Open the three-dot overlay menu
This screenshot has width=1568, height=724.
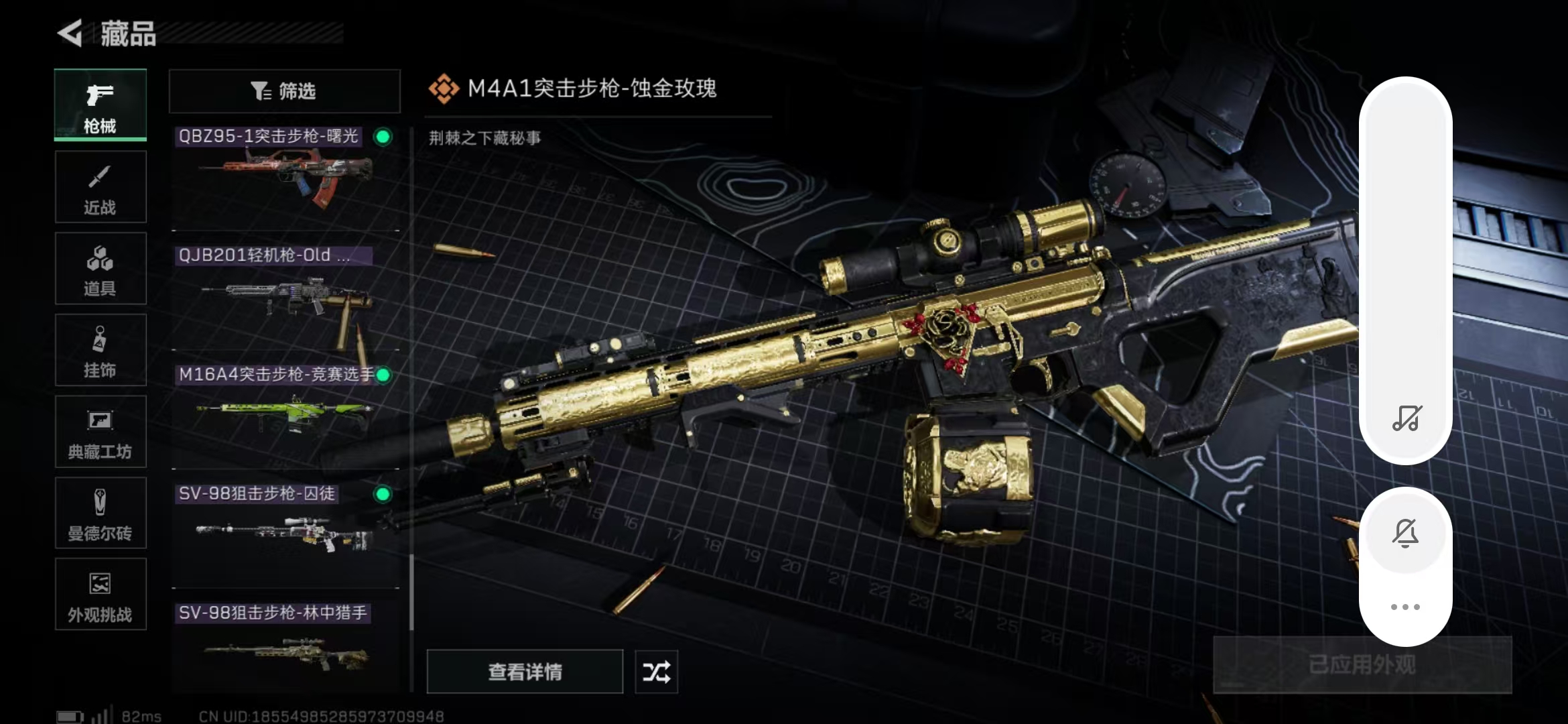click(x=1406, y=607)
